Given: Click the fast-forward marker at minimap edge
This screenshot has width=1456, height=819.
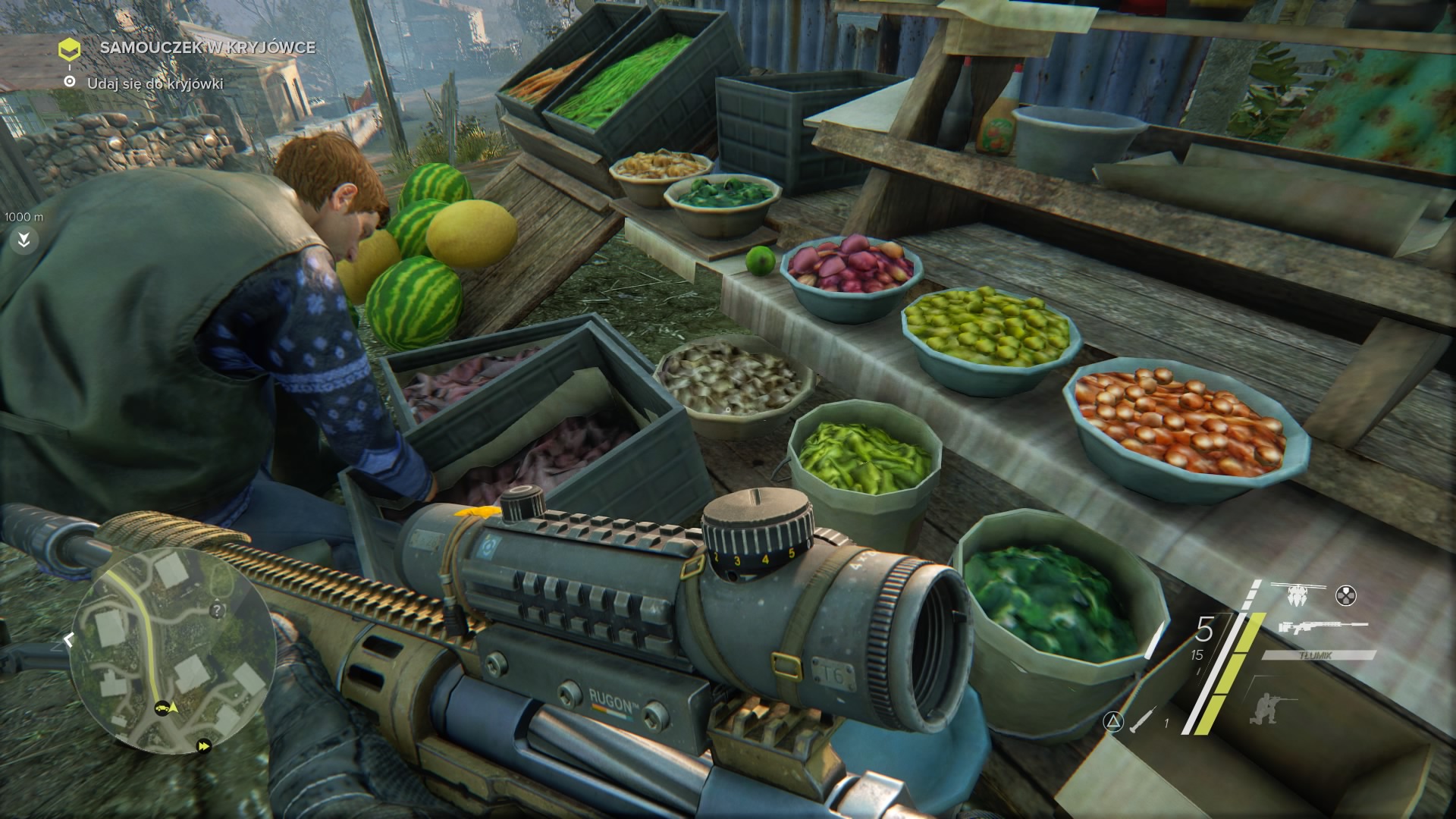Looking at the screenshot, I should pyautogui.click(x=203, y=746).
